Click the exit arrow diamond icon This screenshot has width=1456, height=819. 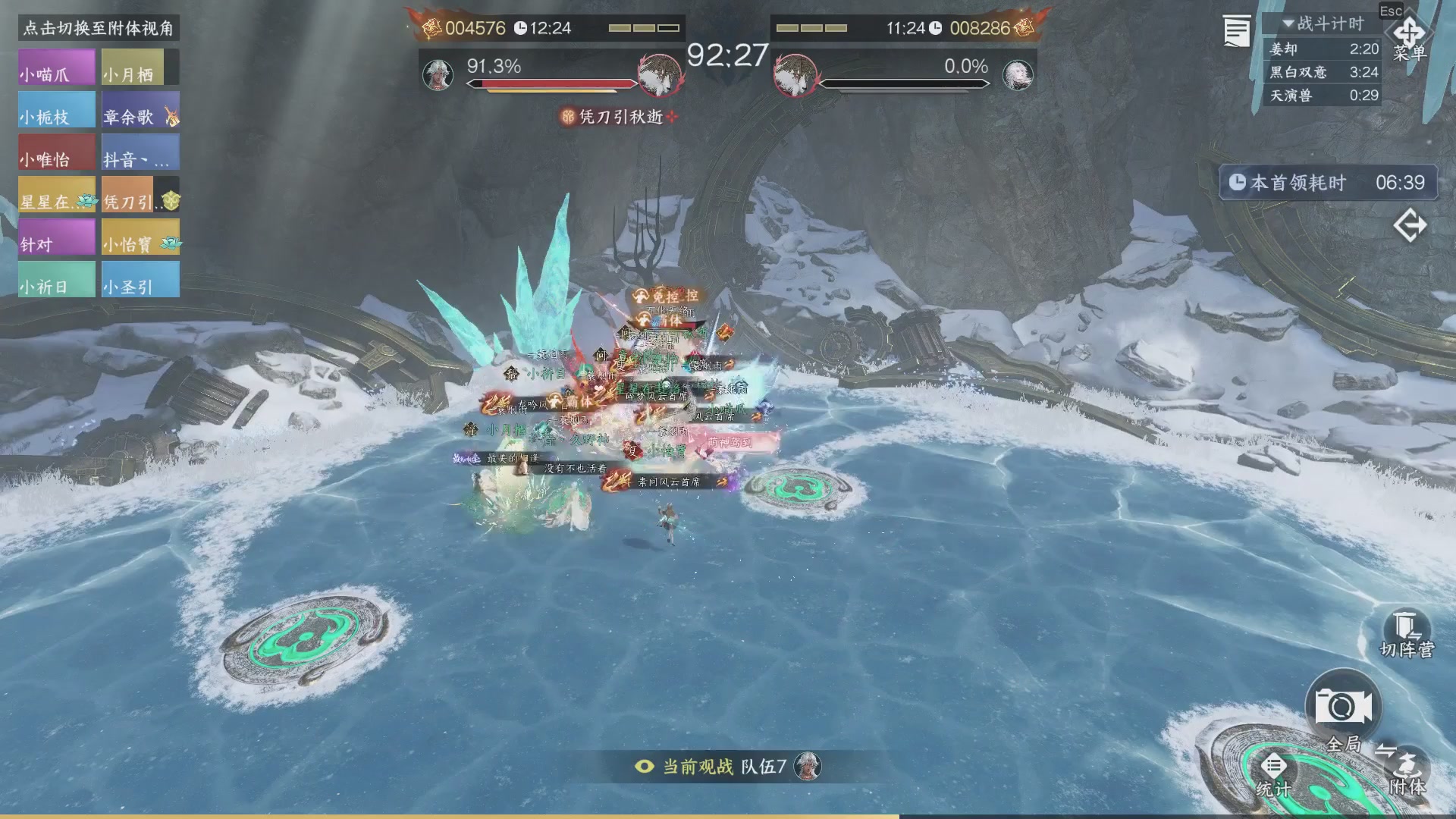click(x=1410, y=226)
